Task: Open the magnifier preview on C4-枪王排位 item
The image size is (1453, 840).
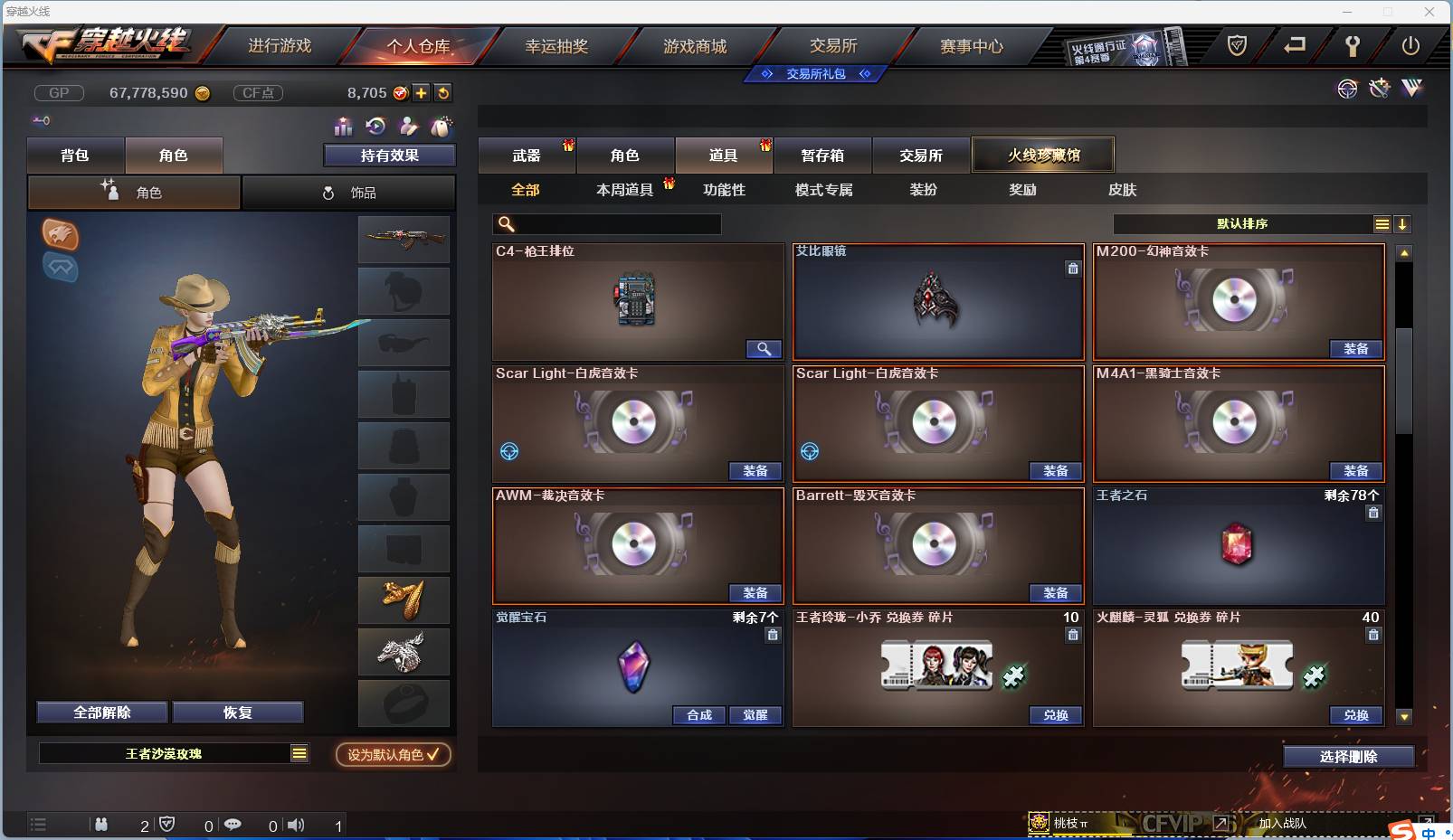Action: [765, 348]
